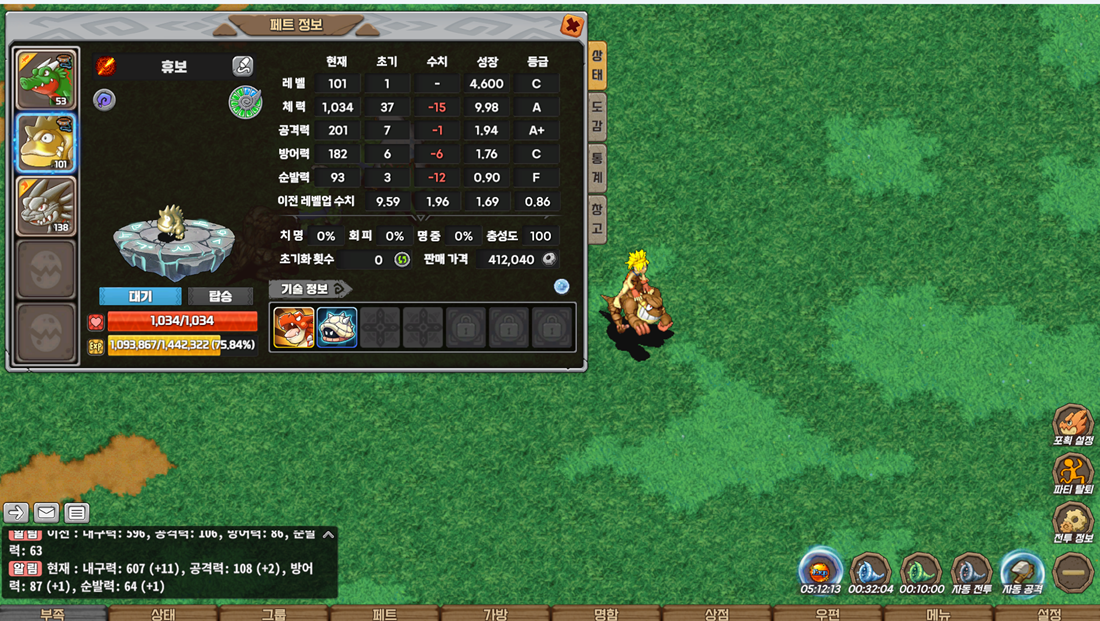Close the pet info window
The image size is (1100, 621).
tap(572, 26)
